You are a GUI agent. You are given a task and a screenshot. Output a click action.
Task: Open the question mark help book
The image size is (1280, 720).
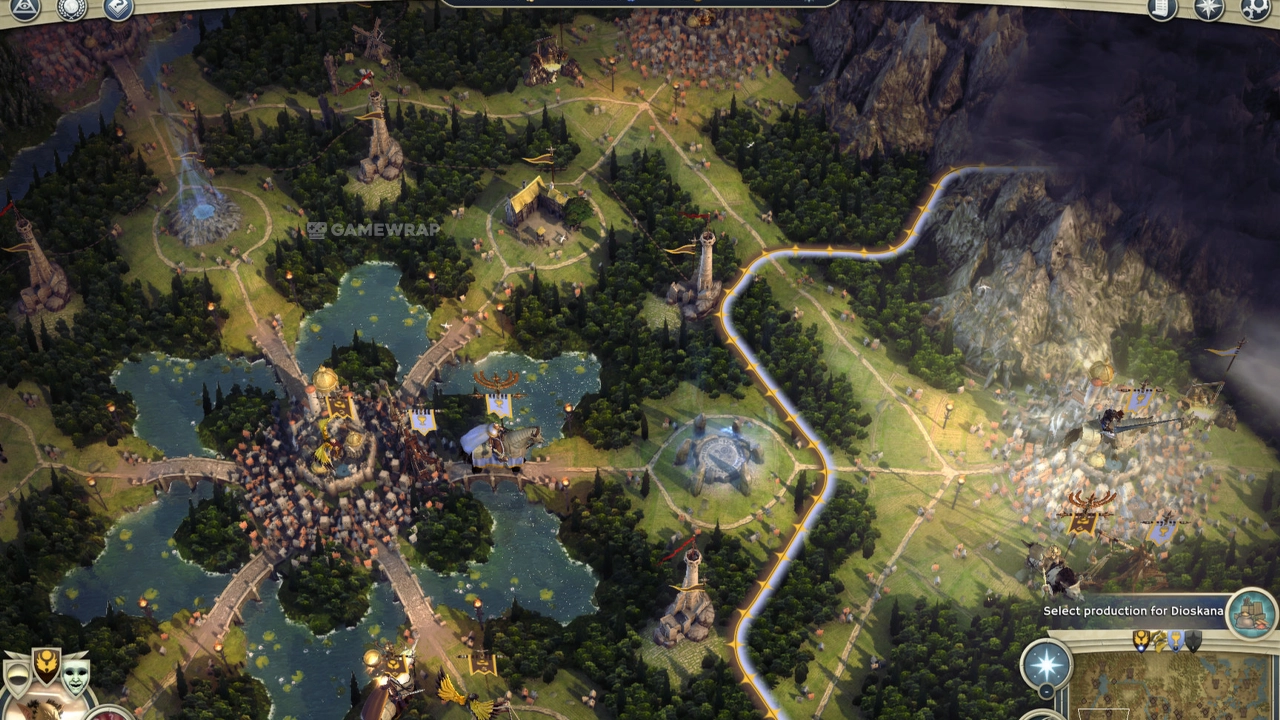click(118, 9)
